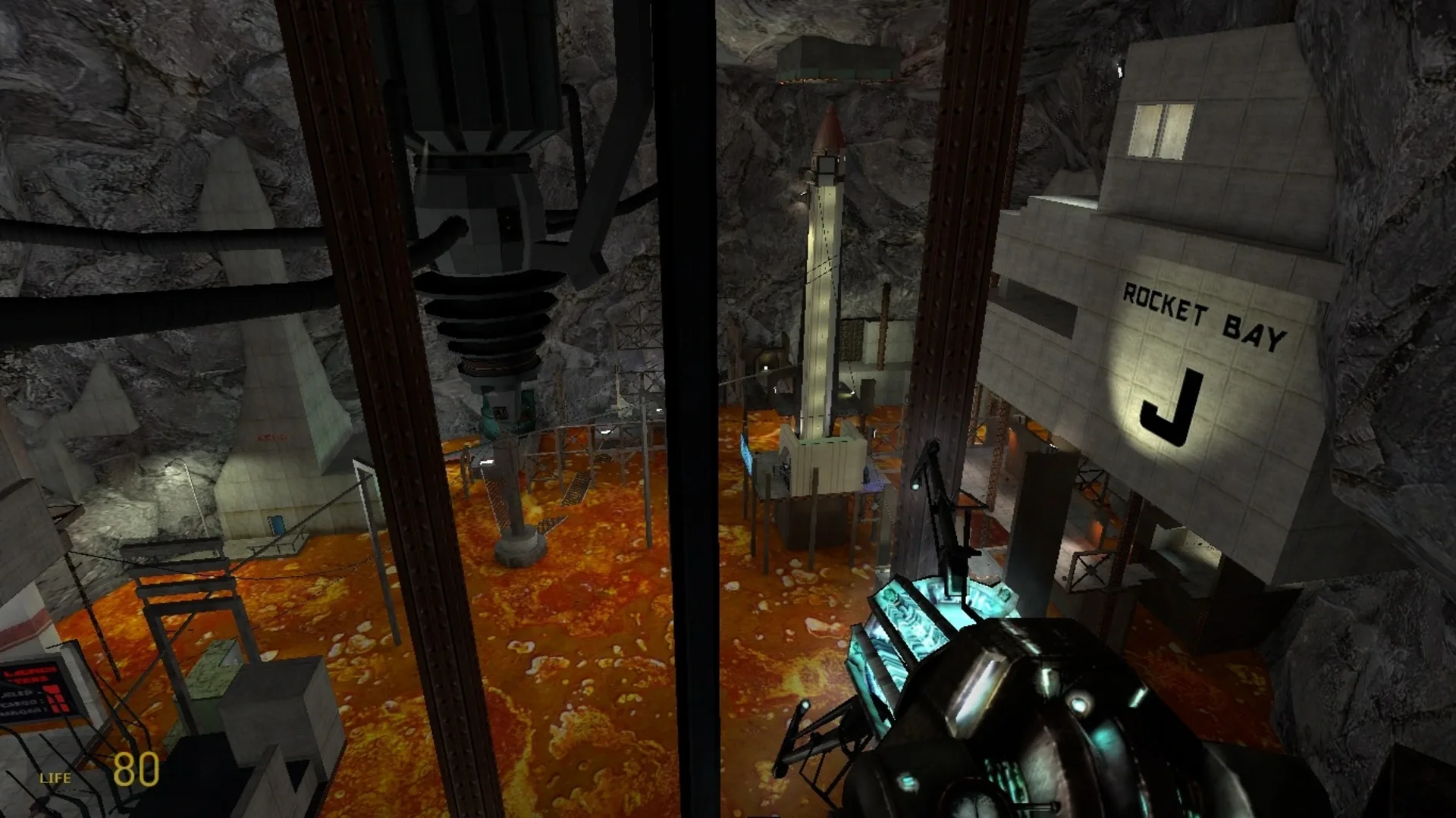Click the LIFE label on the HUD
This screenshot has height=818, width=1456.
[55, 777]
